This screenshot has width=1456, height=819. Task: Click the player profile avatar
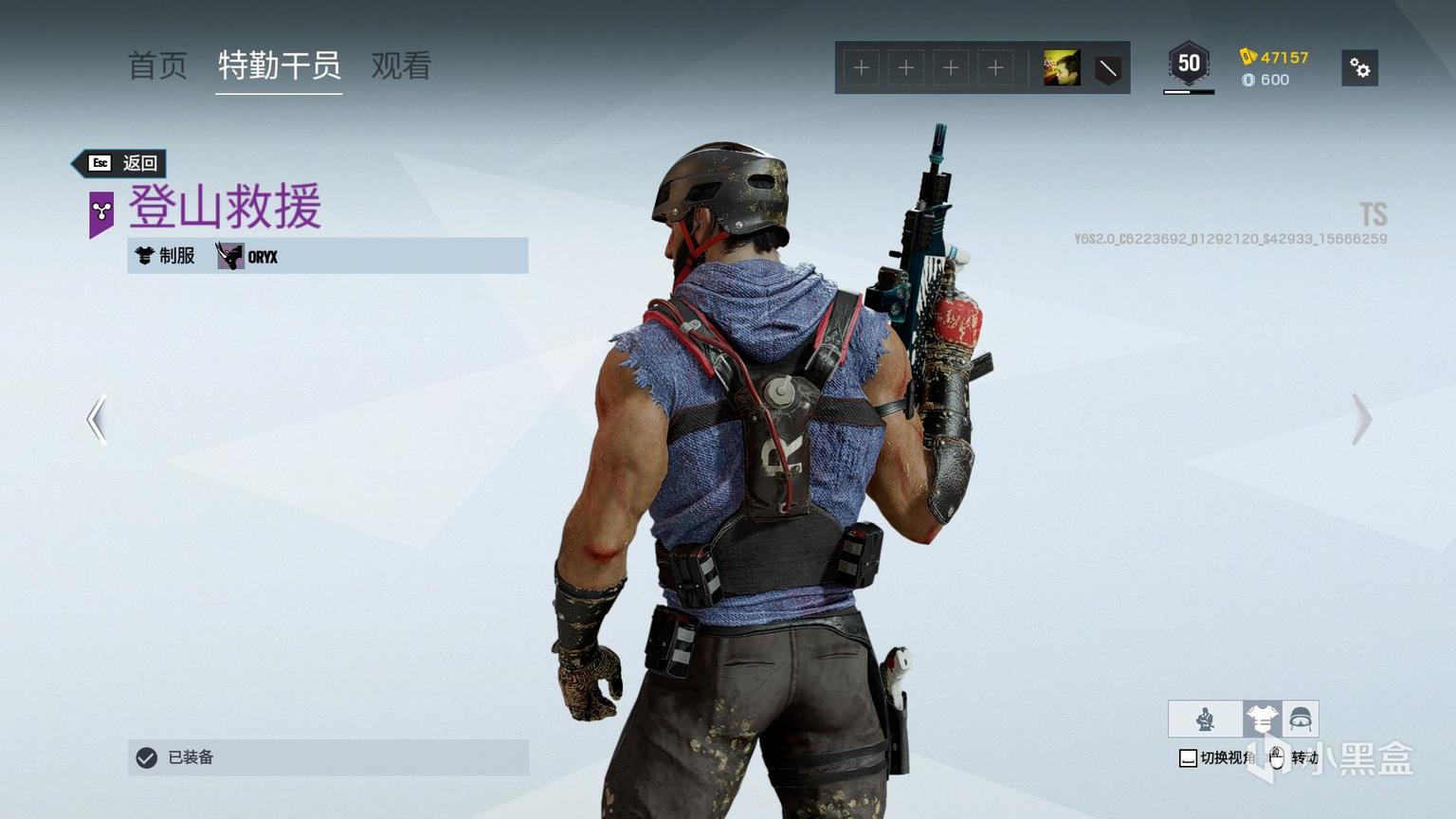(1061, 68)
